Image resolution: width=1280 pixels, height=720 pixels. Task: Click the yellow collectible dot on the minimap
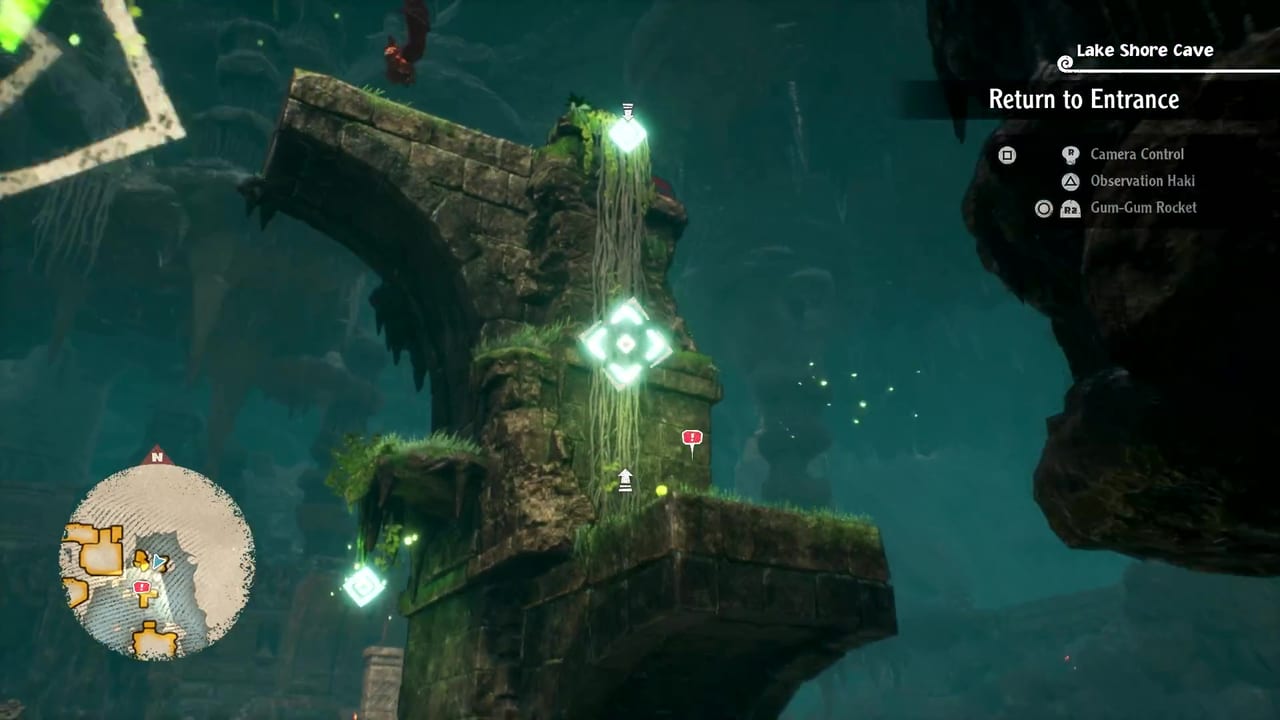pyautogui.click(x=144, y=567)
